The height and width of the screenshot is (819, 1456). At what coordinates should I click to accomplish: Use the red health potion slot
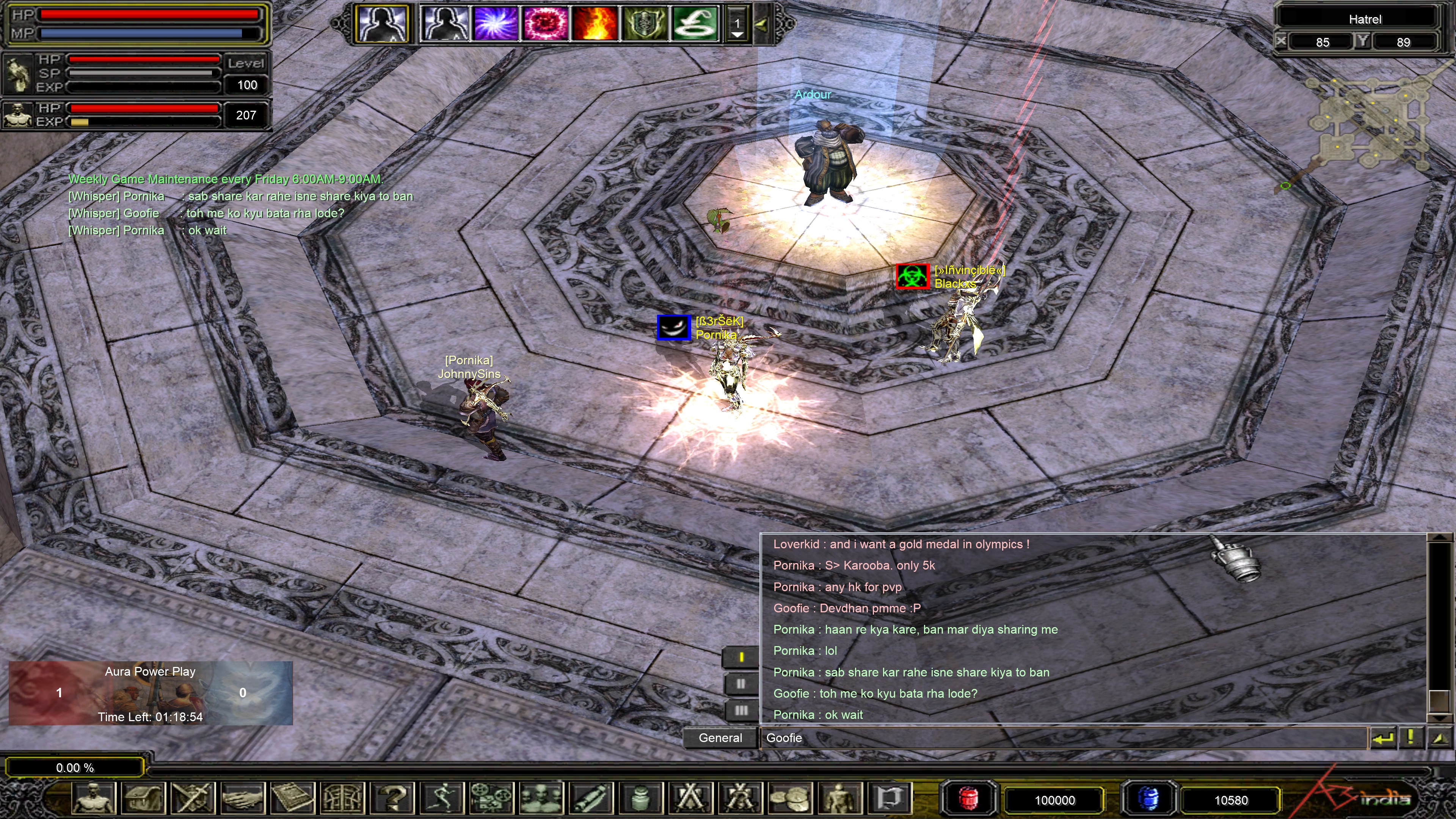969,799
